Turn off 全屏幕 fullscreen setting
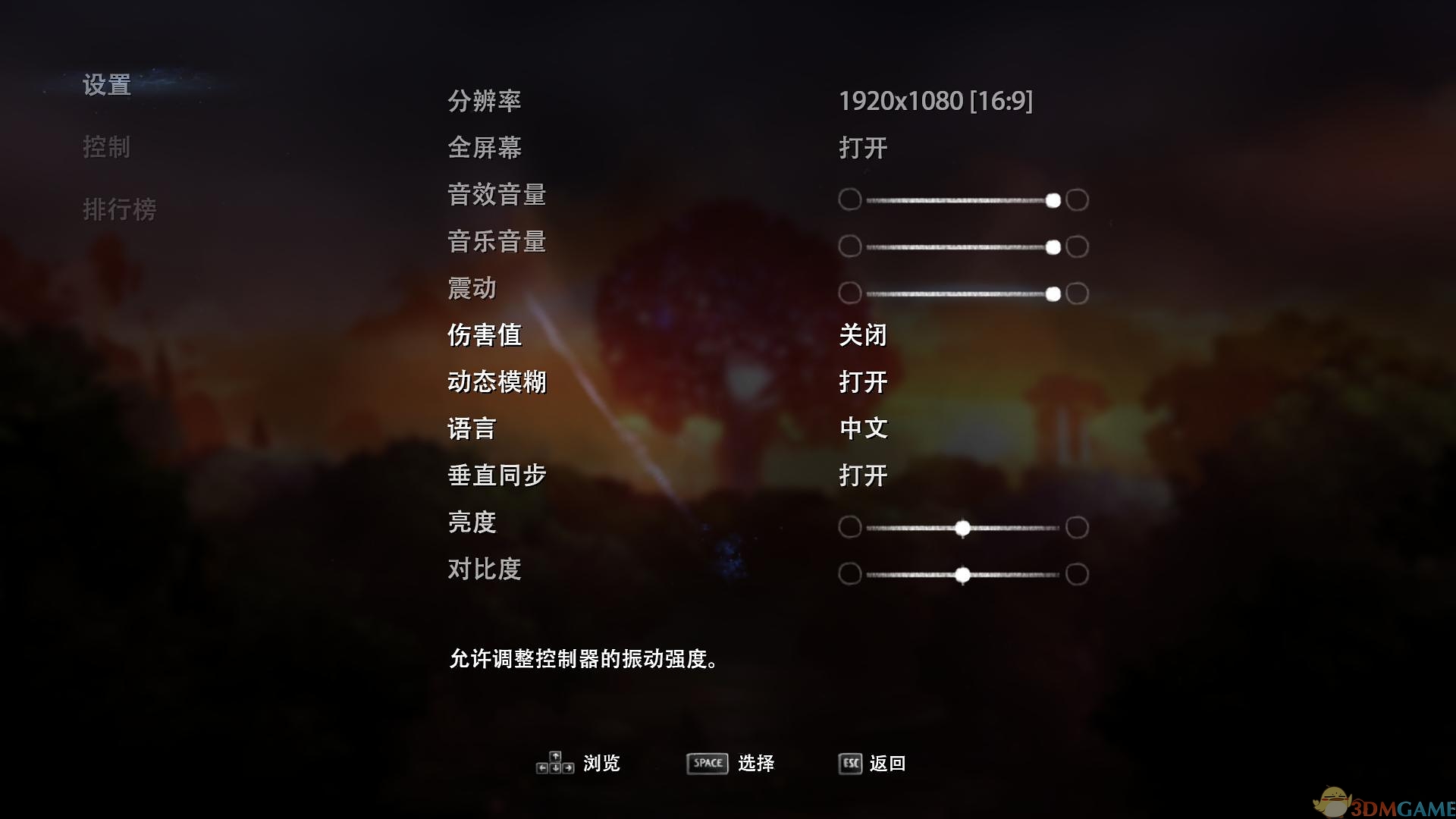The height and width of the screenshot is (819, 1456). click(863, 149)
